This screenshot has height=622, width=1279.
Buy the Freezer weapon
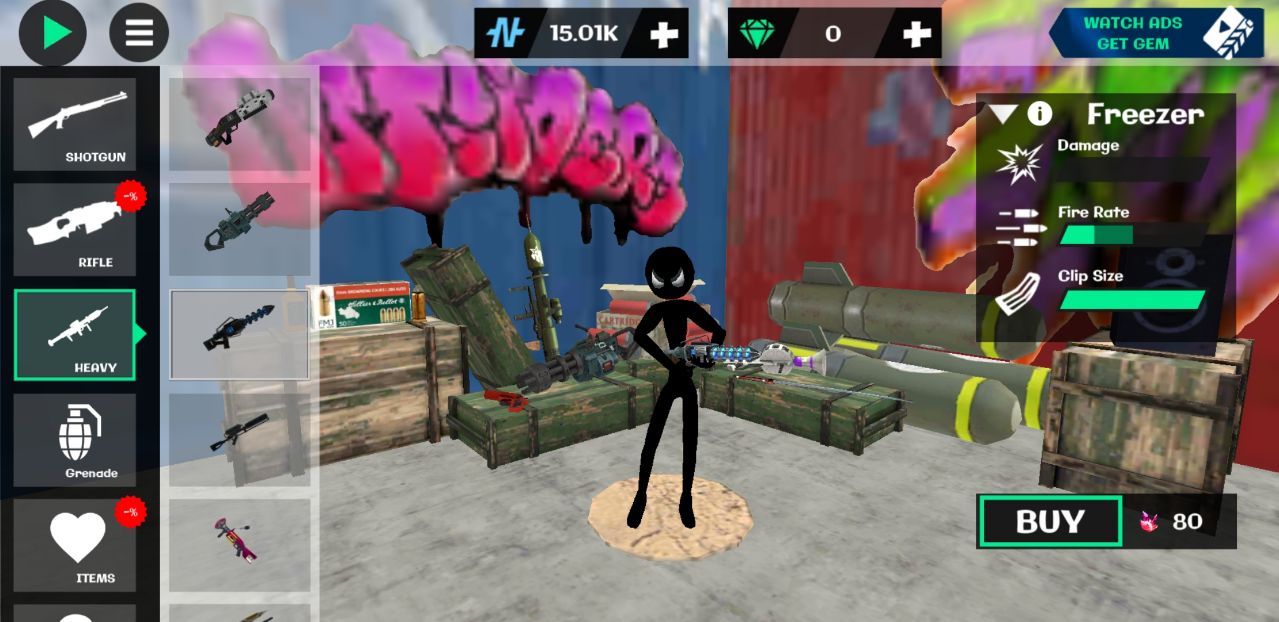point(1049,521)
